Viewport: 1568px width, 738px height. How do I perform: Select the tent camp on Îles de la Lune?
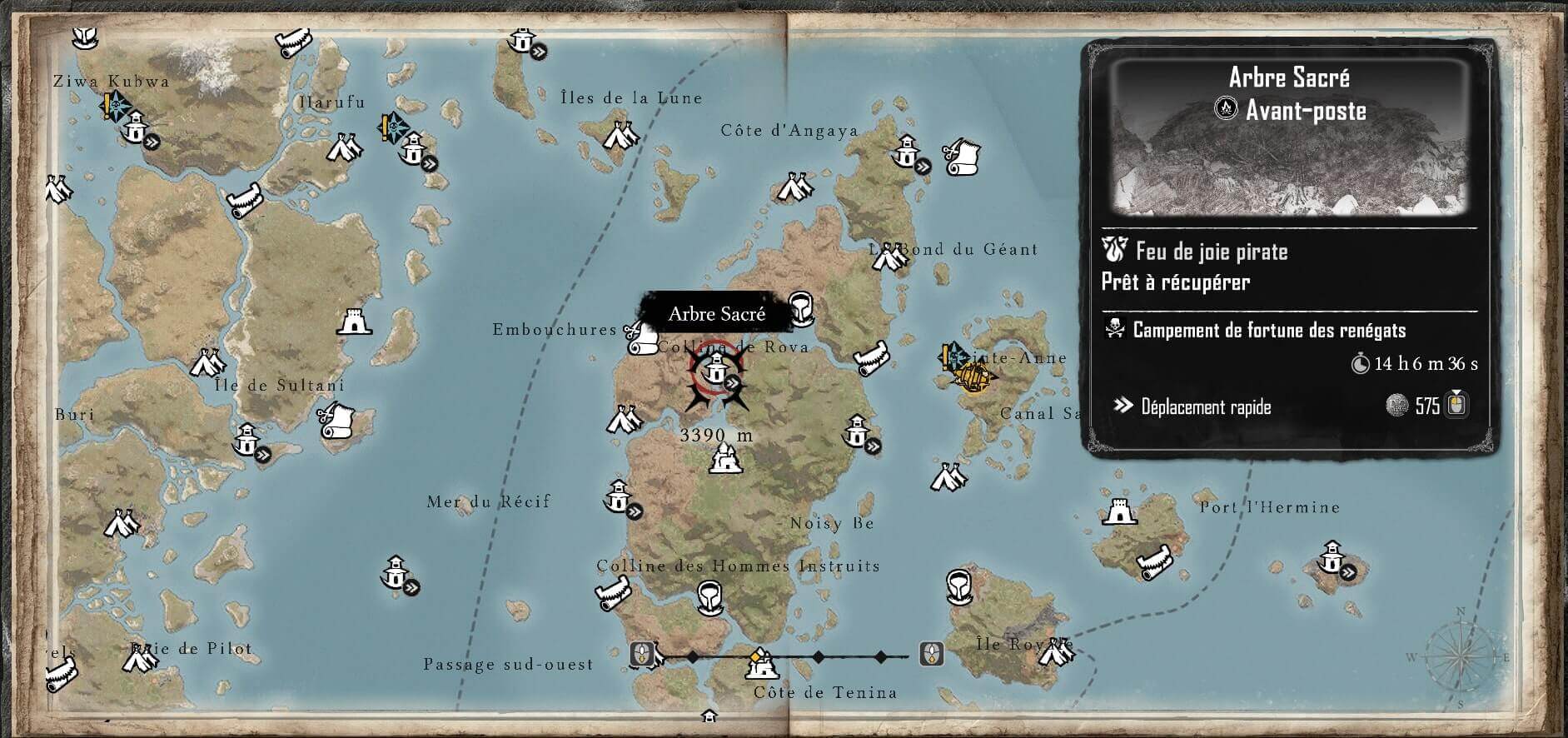point(620,135)
